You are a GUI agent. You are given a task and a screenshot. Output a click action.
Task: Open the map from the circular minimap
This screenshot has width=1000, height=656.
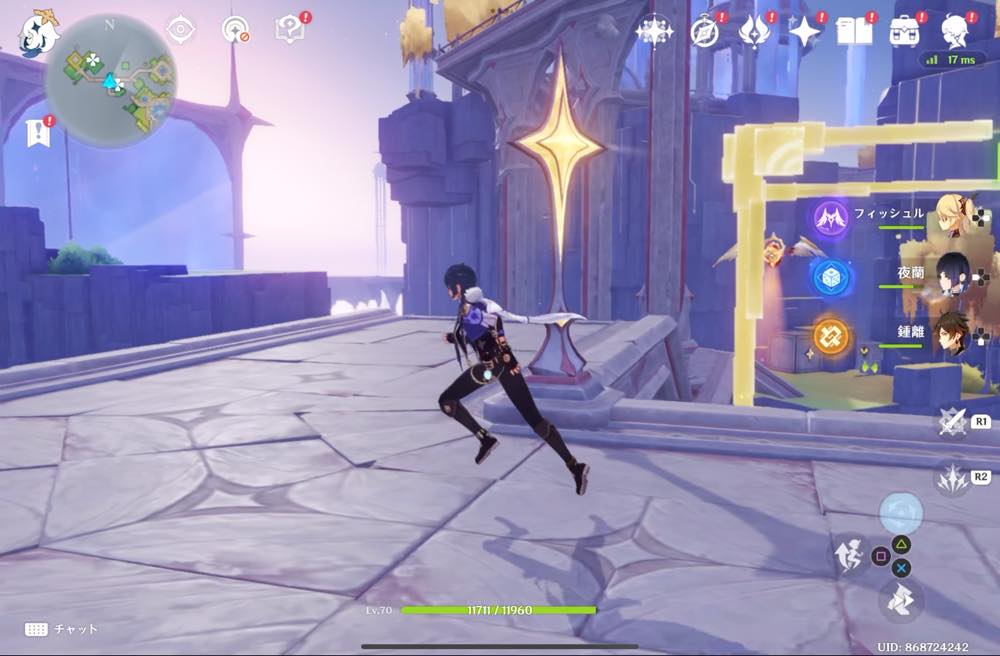[x=110, y=80]
